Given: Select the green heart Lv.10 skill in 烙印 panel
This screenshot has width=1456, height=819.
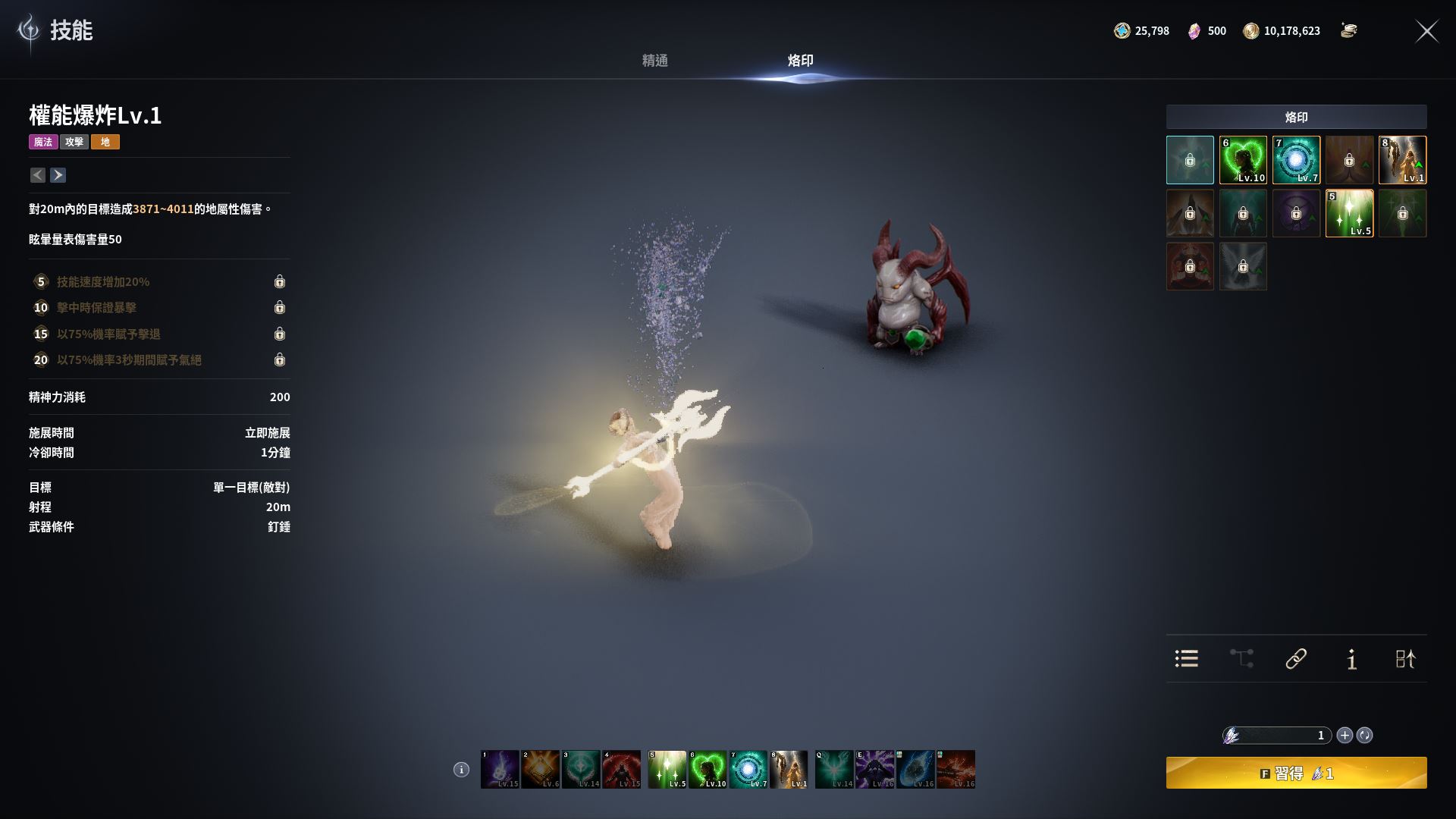Looking at the screenshot, I should pos(1243,160).
